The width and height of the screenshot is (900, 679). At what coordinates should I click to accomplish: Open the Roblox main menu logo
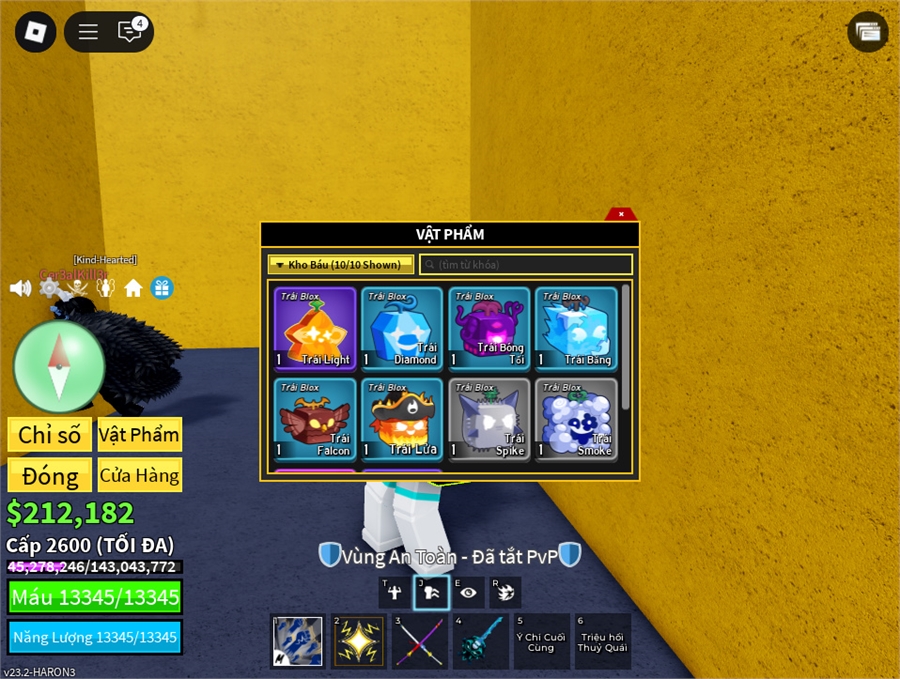[36, 32]
